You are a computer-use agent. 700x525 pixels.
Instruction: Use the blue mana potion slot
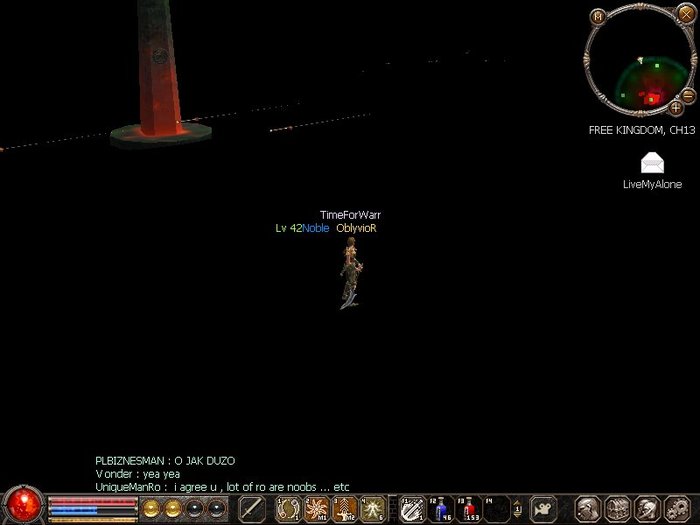(x=441, y=509)
